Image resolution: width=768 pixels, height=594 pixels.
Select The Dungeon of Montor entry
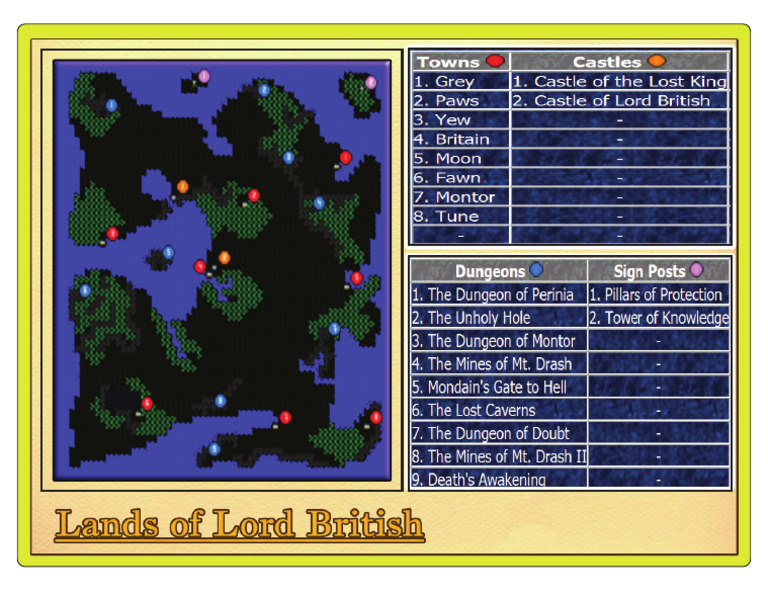coord(493,341)
